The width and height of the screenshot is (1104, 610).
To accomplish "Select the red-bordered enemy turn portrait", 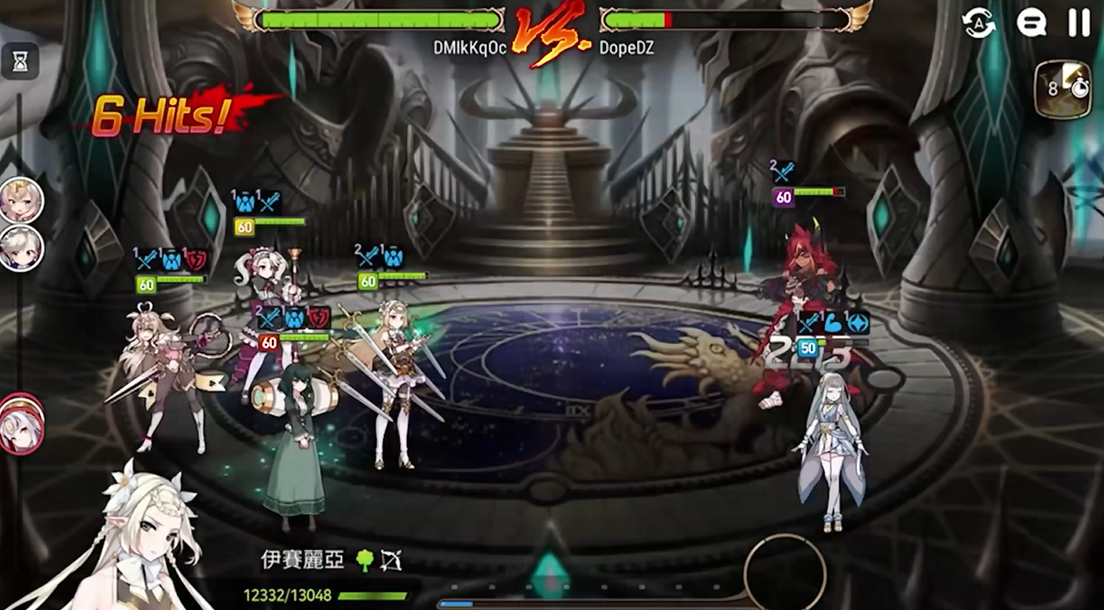I will (x=21, y=424).
